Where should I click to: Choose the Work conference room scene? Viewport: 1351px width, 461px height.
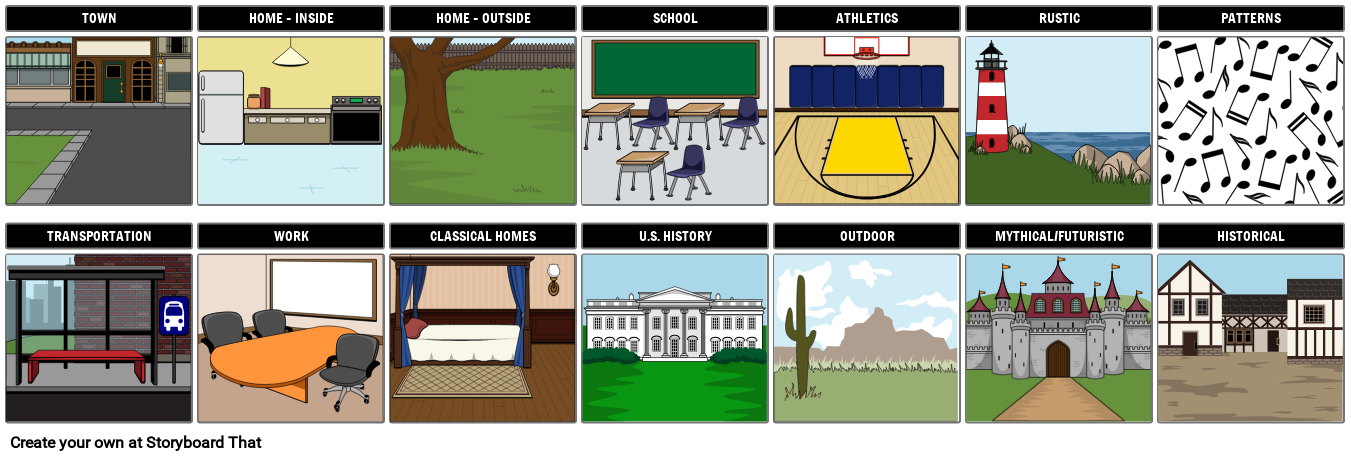click(290, 338)
